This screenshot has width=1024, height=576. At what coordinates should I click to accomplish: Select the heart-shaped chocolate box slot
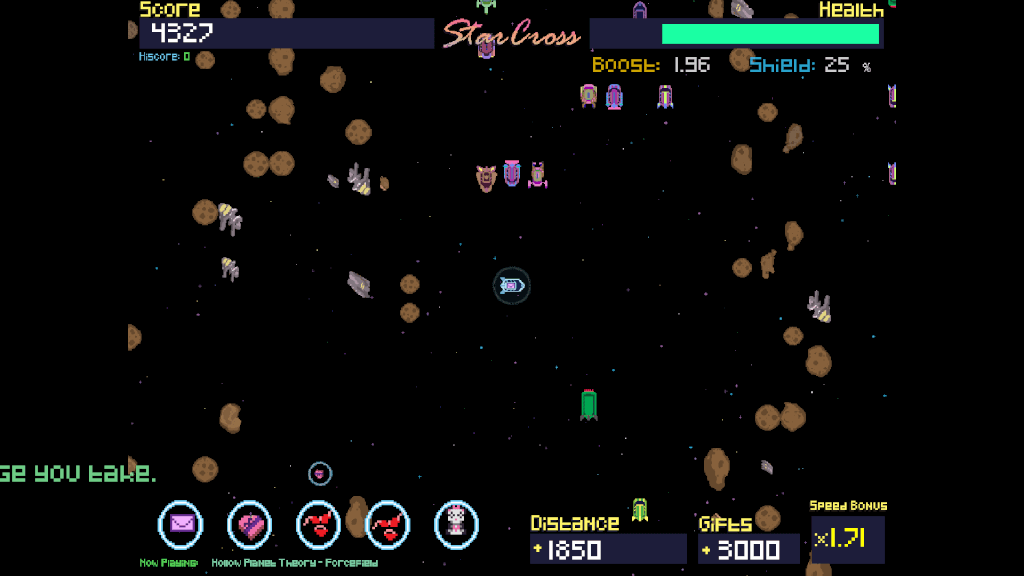coord(250,524)
